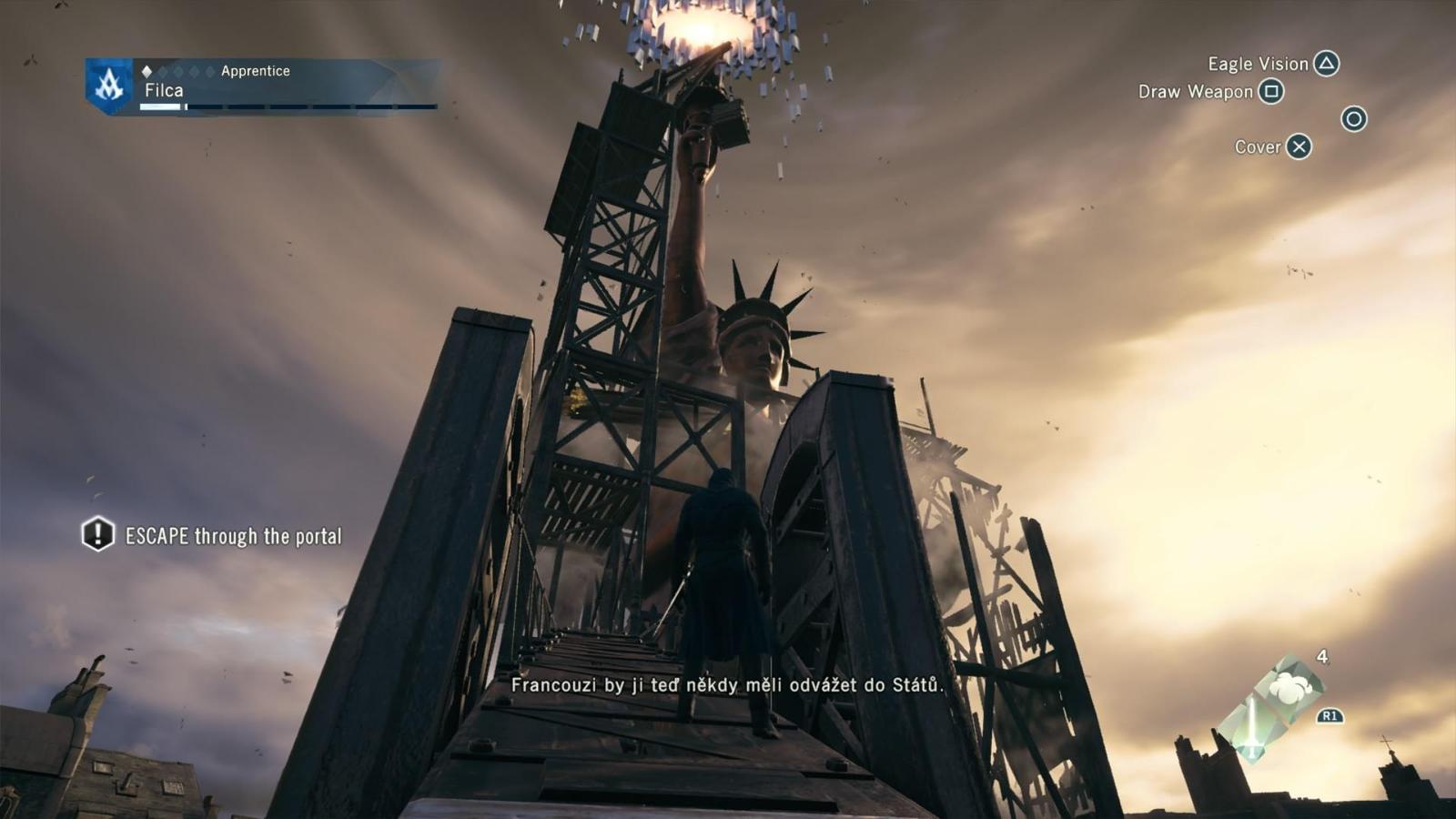Open the Assassin emblem player badge
This screenshot has width=1456, height=819.
109,86
